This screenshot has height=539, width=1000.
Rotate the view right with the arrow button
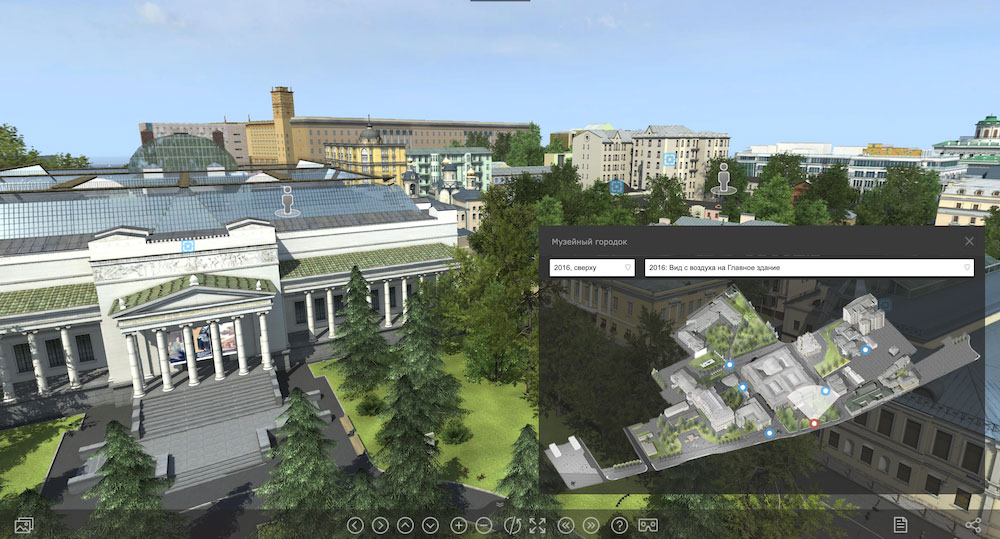coord(380,525)
